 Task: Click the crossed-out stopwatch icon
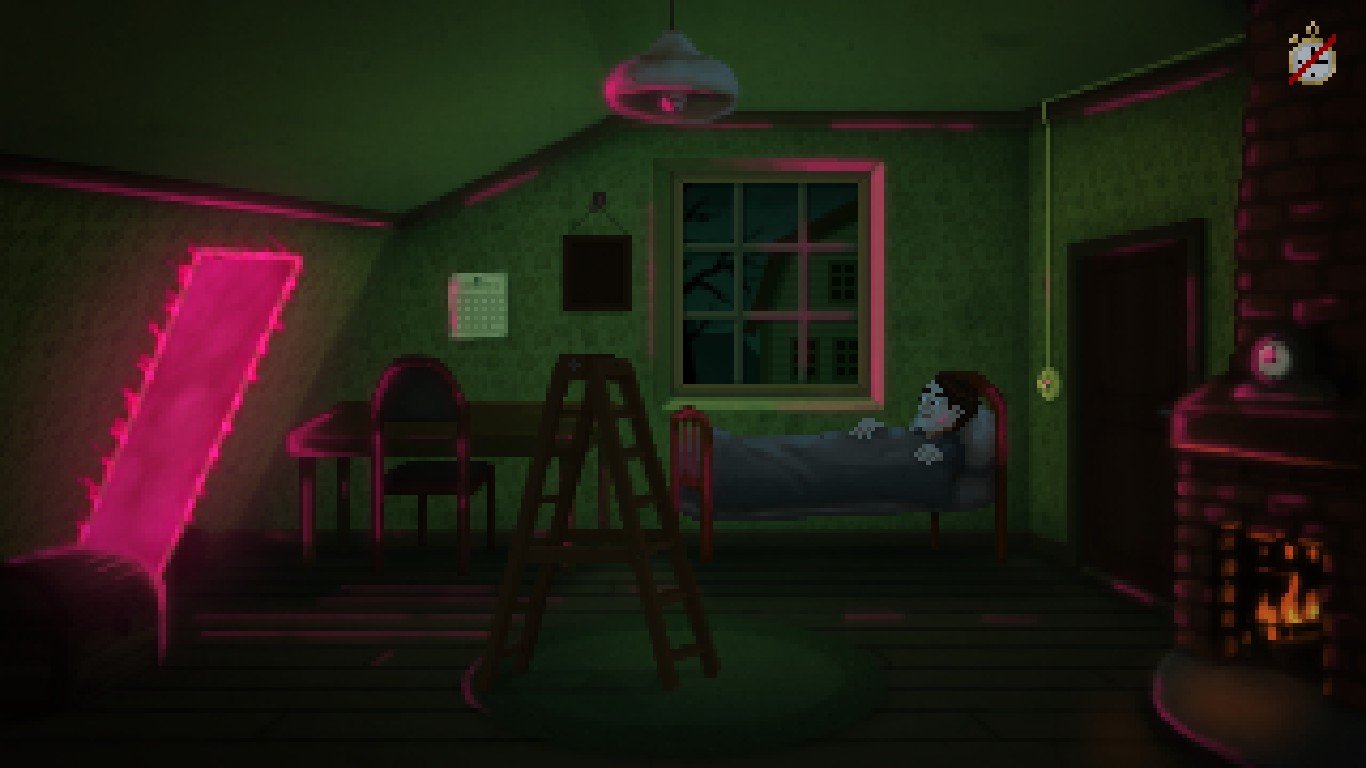(x=1312, y=59)
